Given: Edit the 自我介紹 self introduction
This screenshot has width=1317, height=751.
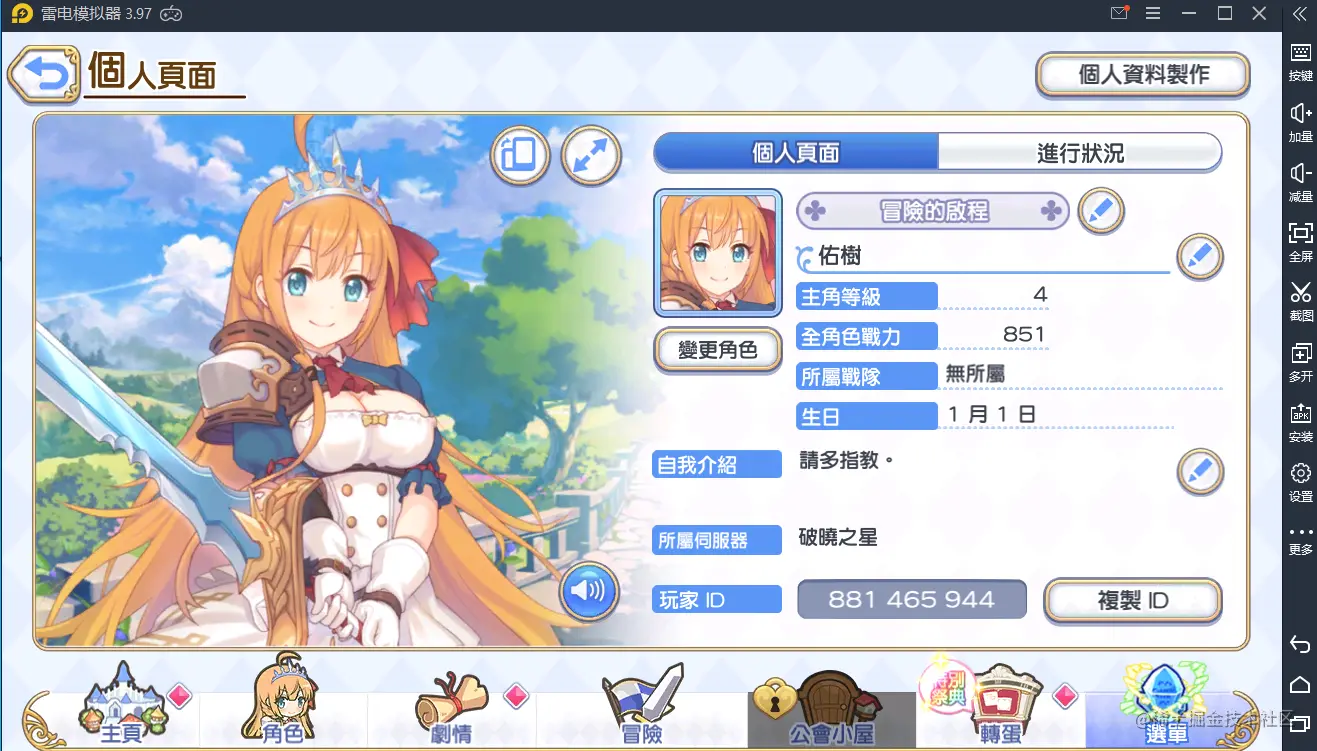Looking at the screenshot, I should (x=1199, y=471).
